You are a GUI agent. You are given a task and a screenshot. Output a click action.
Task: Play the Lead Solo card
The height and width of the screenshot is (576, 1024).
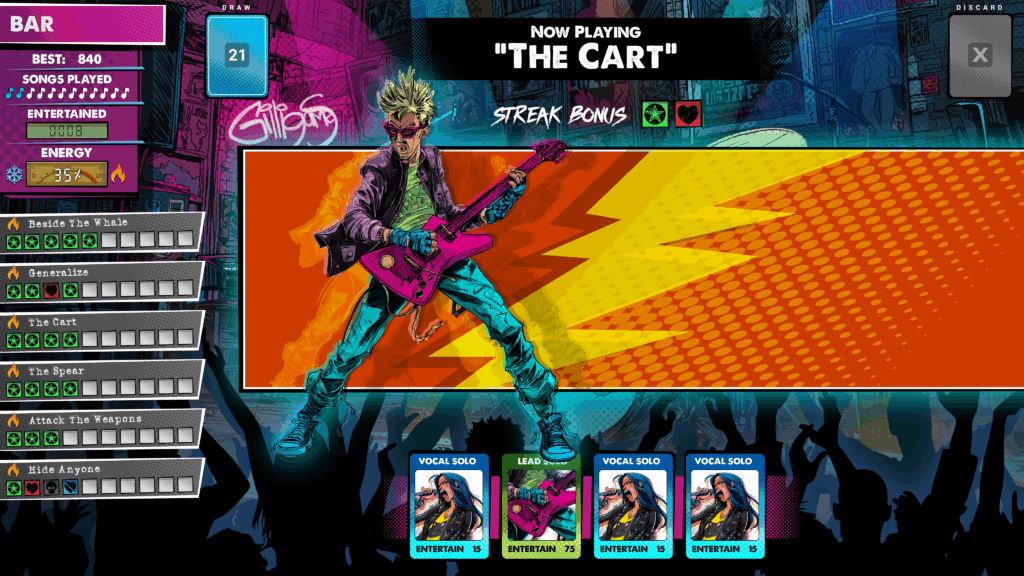[x=541, y=506]
